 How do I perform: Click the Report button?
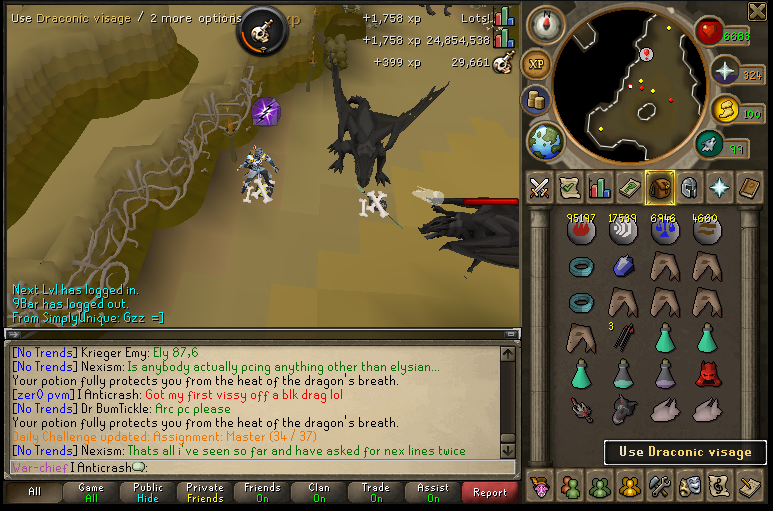[x=490, y=492]
